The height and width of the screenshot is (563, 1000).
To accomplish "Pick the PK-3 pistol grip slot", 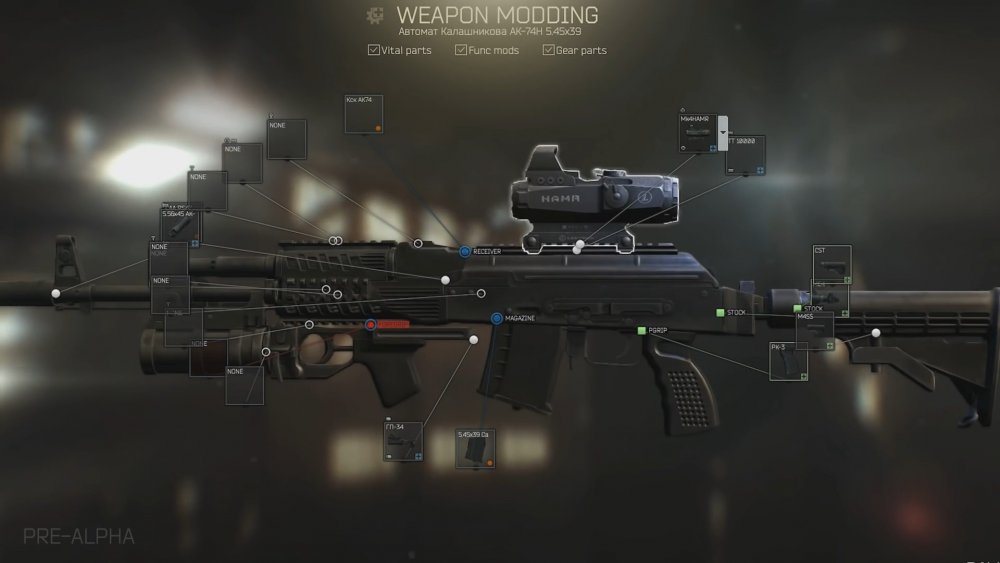I will 788,361.
